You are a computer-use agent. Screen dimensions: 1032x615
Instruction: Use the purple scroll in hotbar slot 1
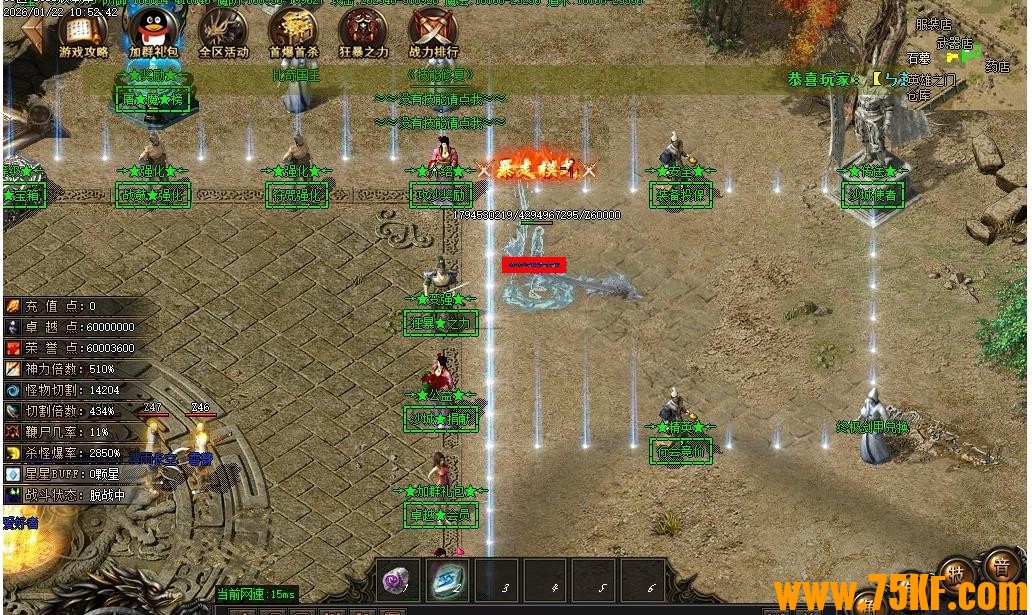(399, 579)
